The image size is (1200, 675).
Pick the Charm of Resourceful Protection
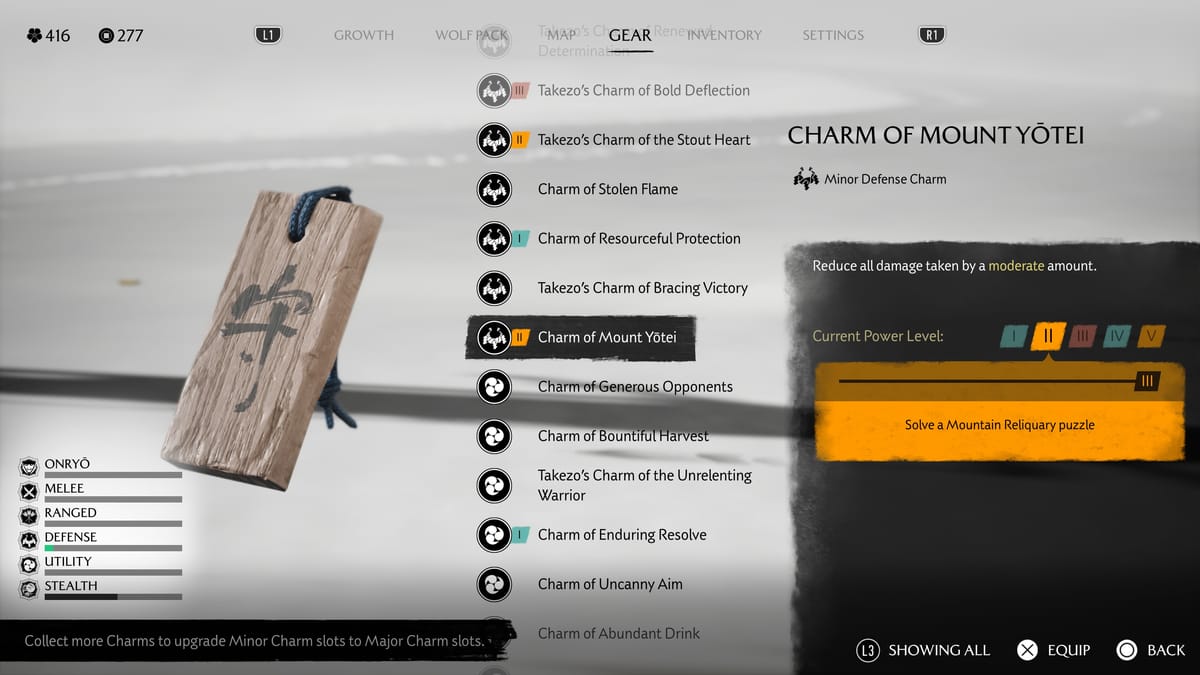click(638, 238)
